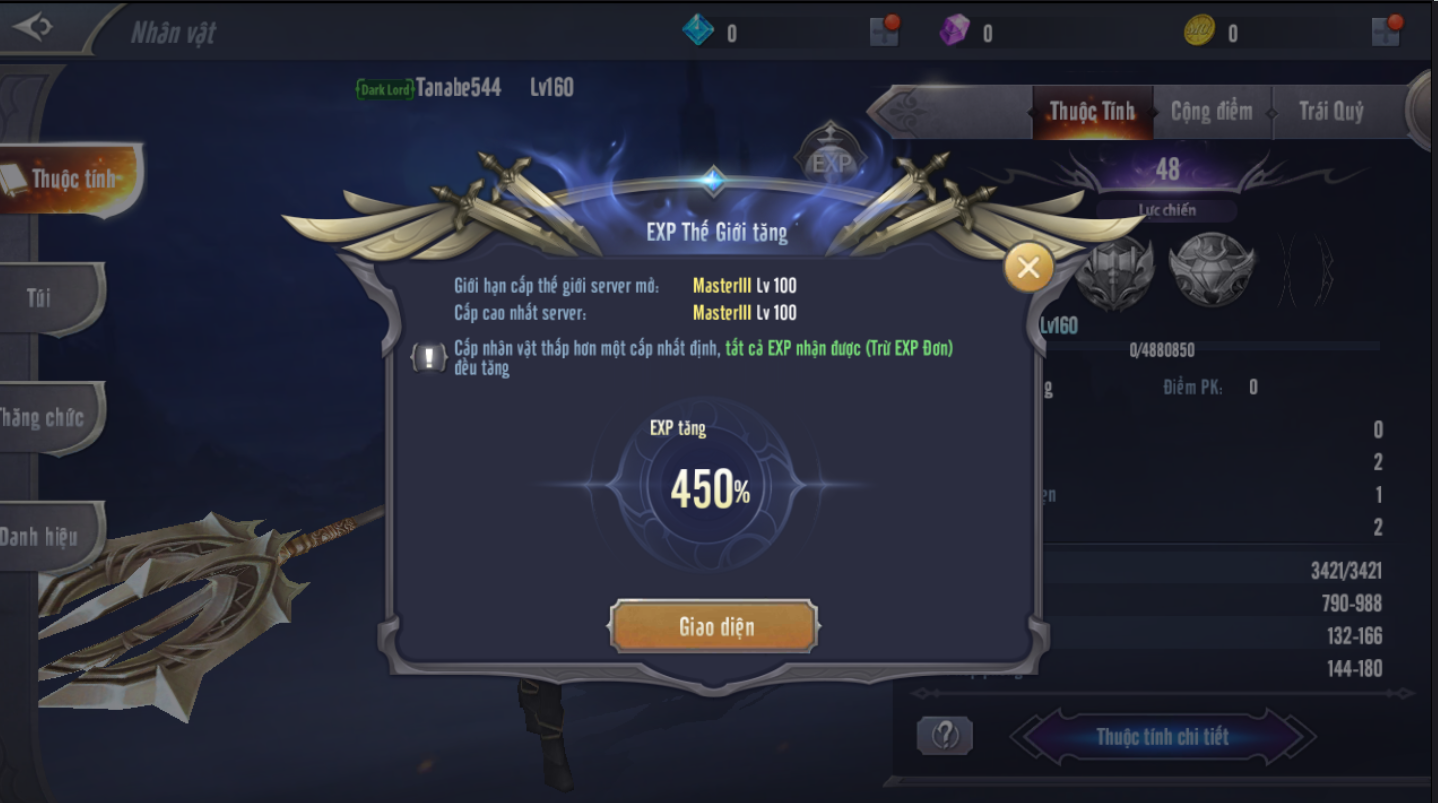Open the Túi bag menu
The image size is (1438, 803).
[40, 297]
